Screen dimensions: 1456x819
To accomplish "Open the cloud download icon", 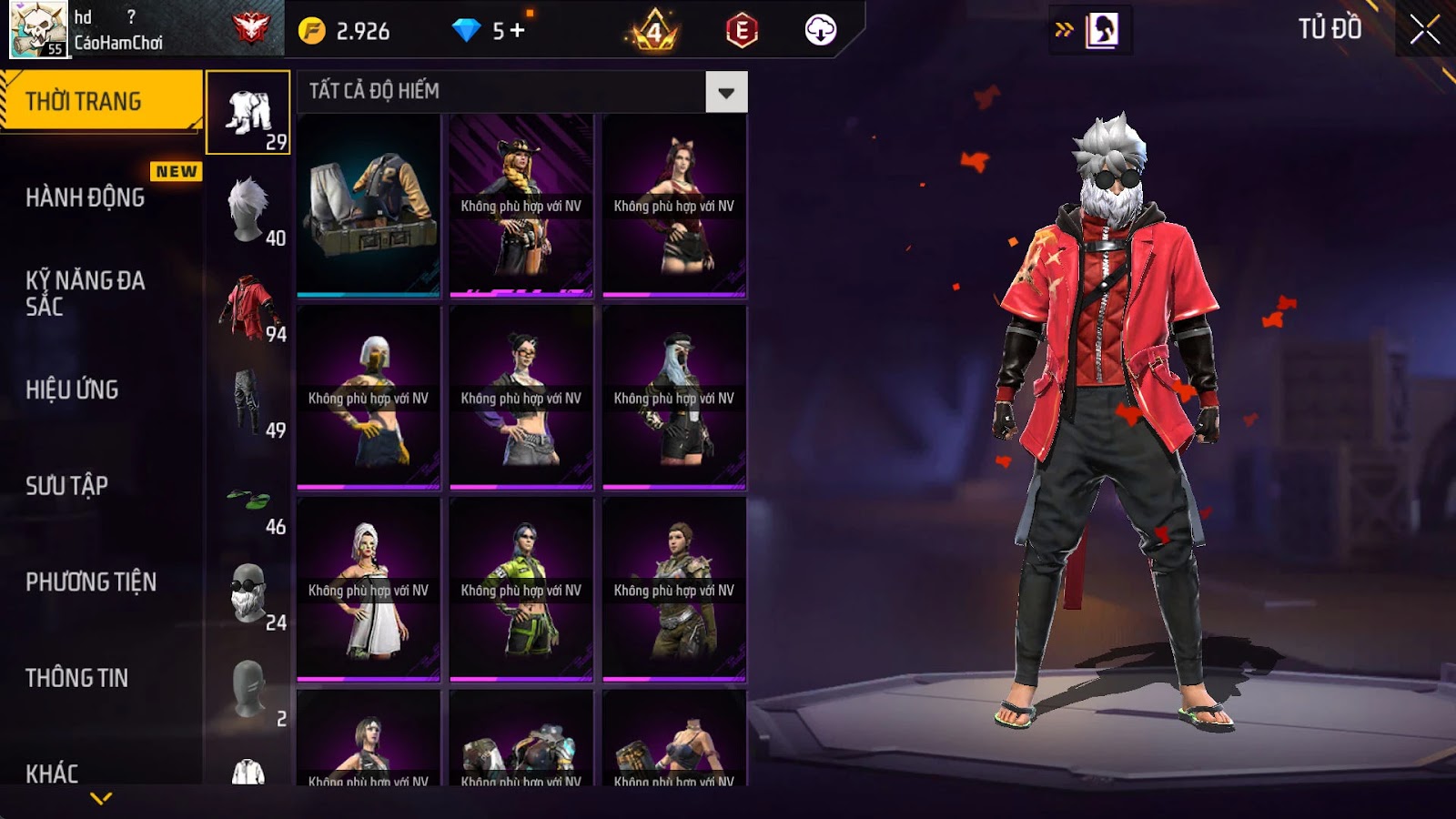I will click(x=820, y=30).
